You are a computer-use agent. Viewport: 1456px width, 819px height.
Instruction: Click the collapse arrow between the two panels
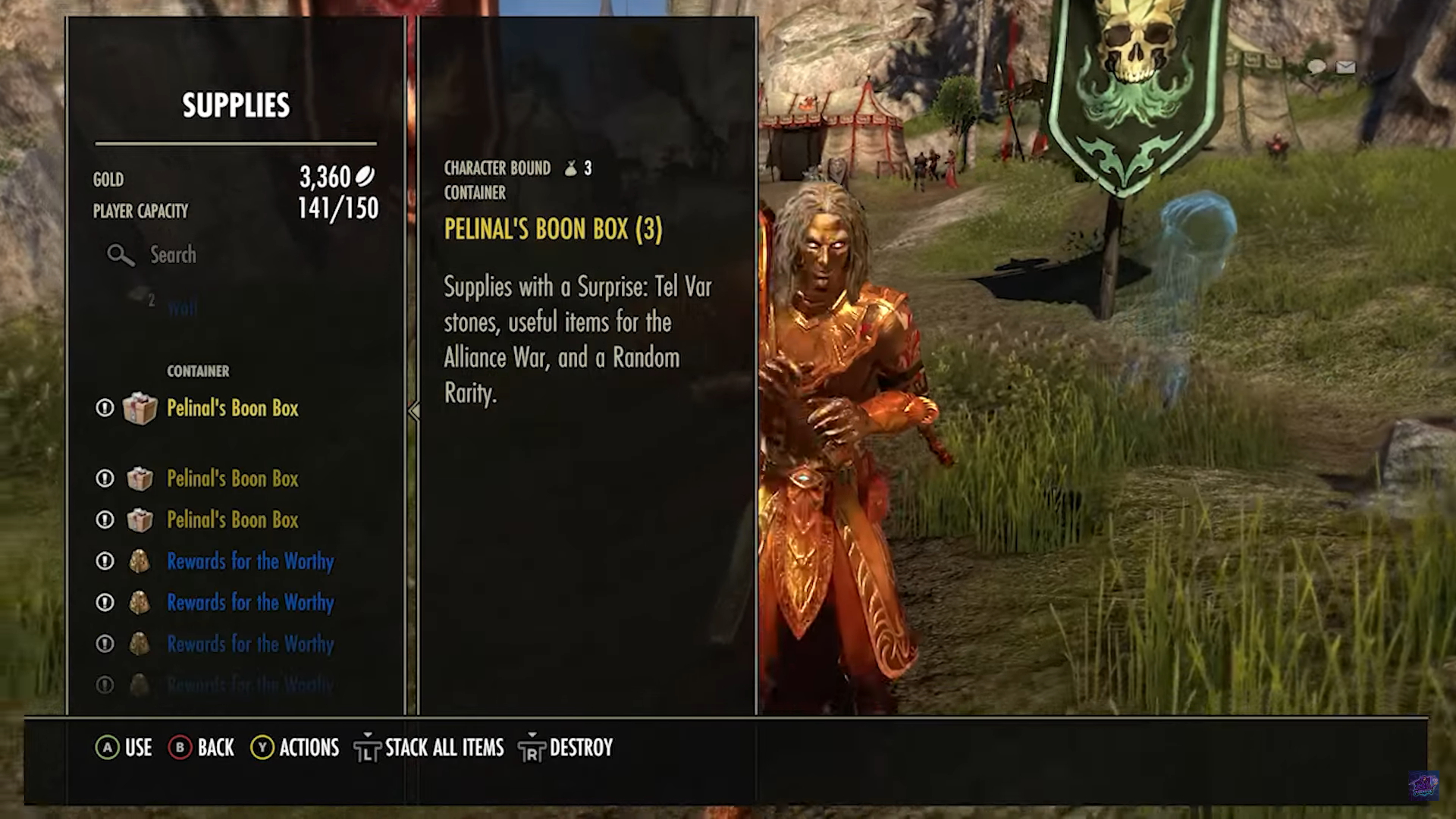413,409
